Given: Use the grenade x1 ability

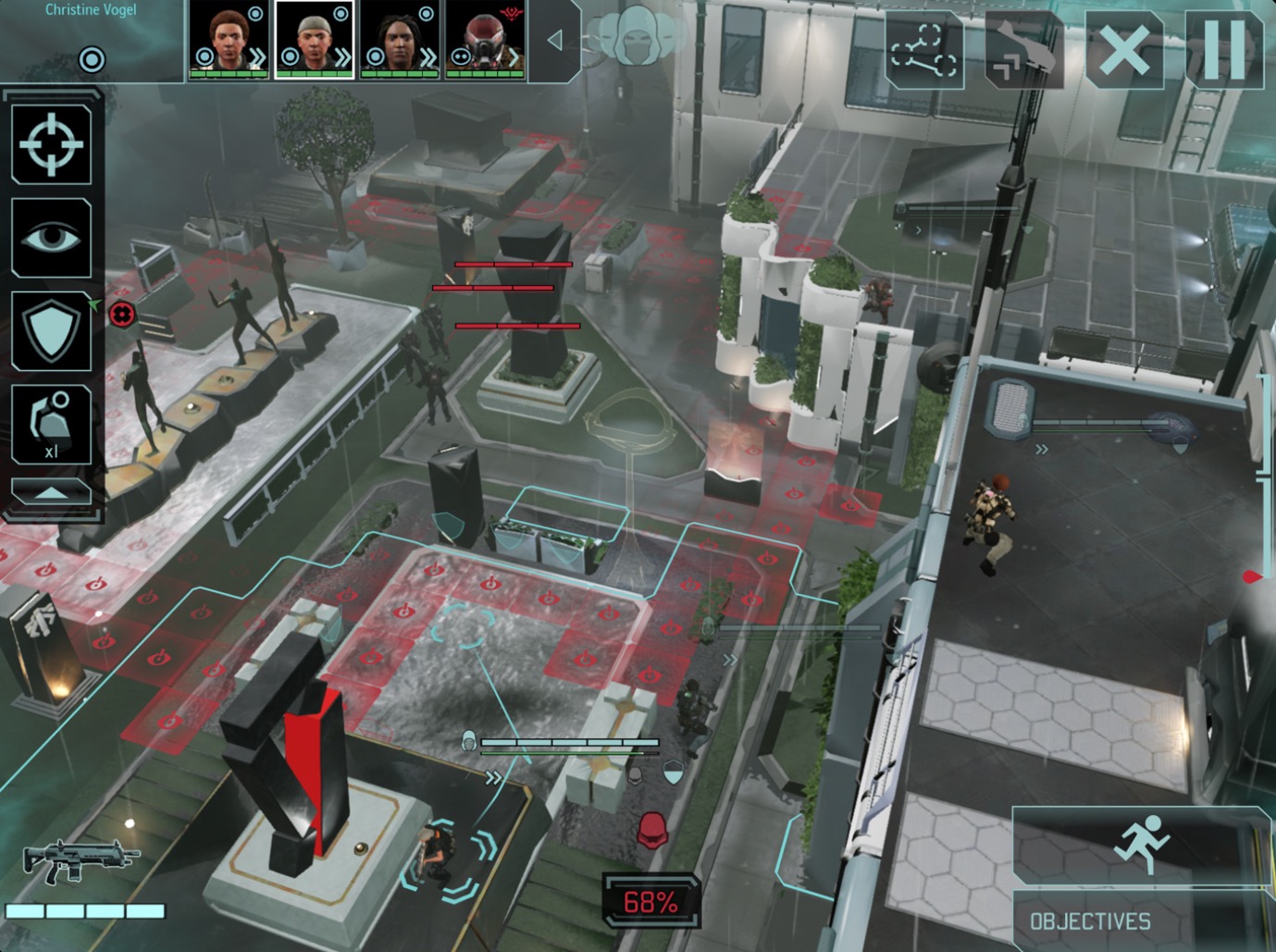Looking at the screenshot, I should point(52,425).
